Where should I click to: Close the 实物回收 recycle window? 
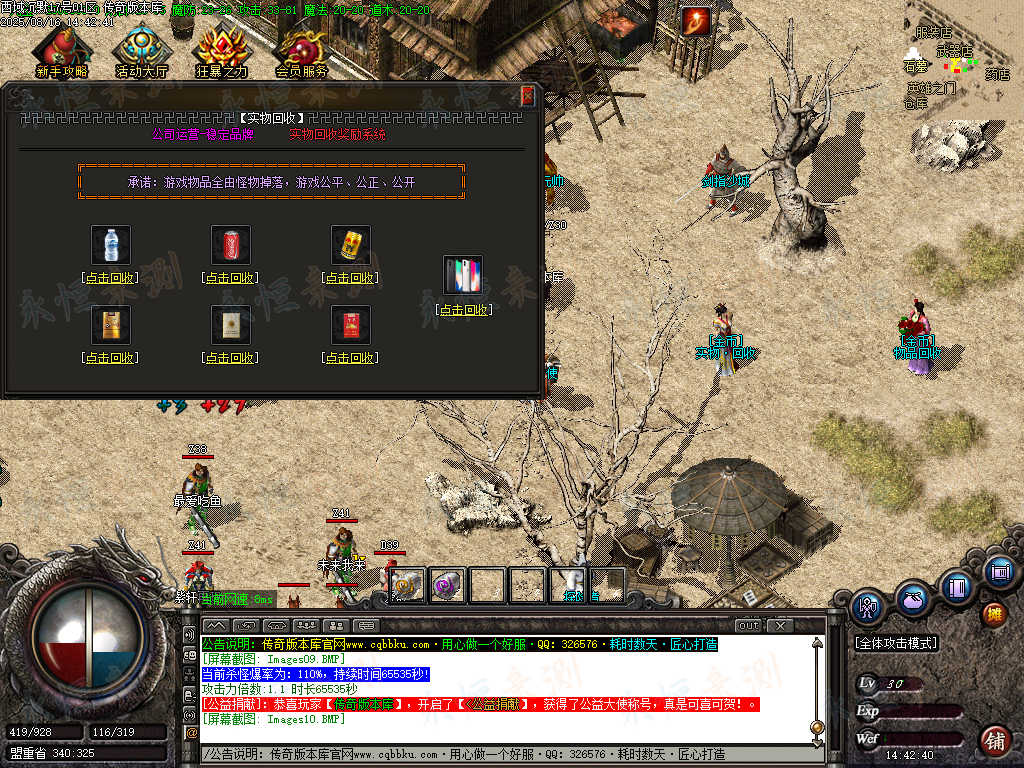click(x=528, y=96)
